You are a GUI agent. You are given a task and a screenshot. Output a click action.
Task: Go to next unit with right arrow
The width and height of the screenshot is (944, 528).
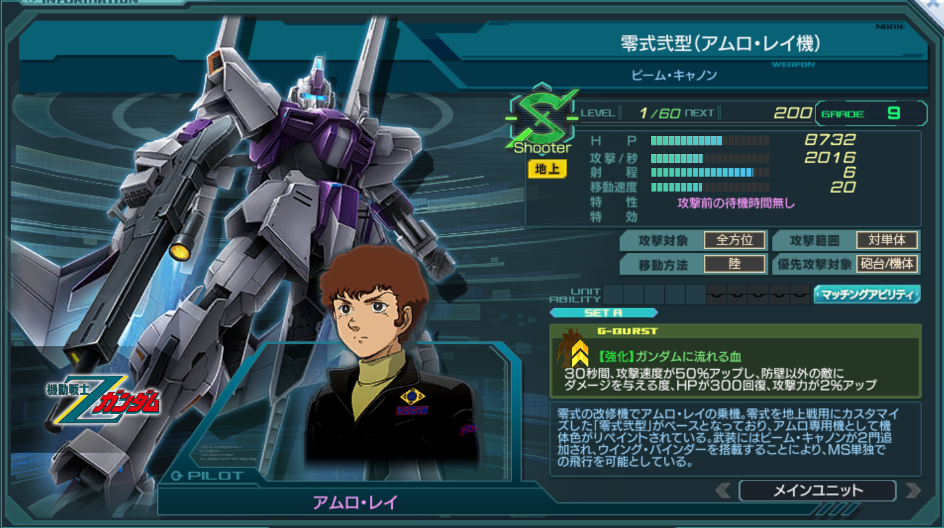click(x=911, y=490)
